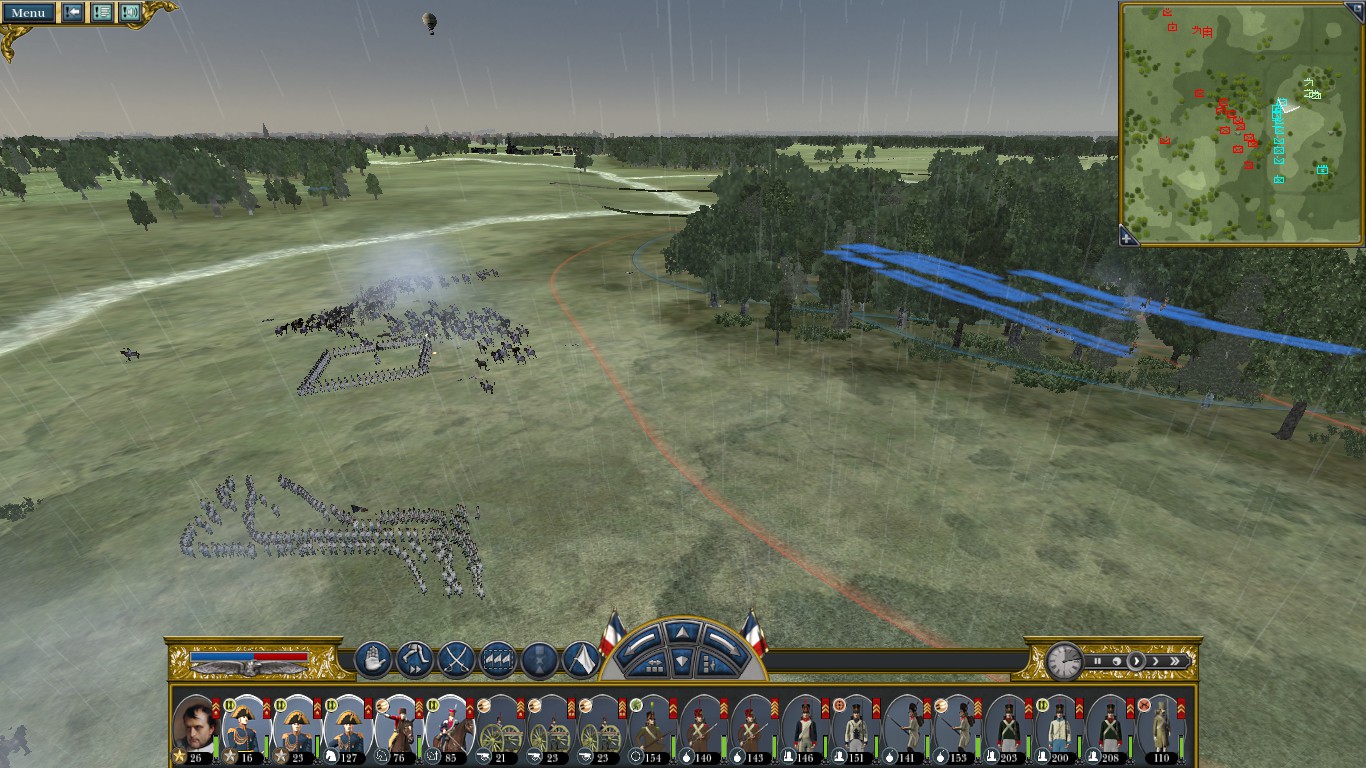
Task: Open the Menu button
Action: (x=28, y=13)
